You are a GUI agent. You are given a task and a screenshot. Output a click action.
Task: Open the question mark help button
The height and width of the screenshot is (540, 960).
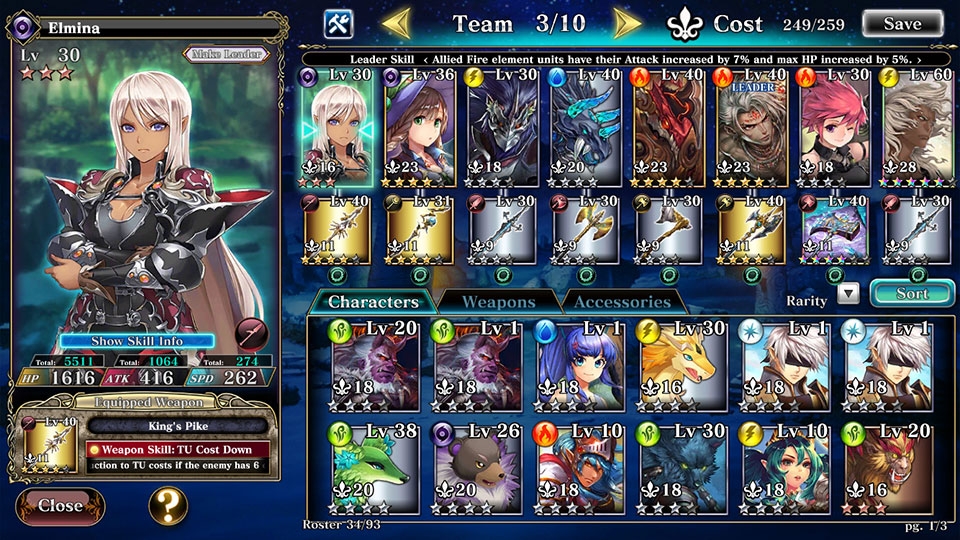coord(168,506)
